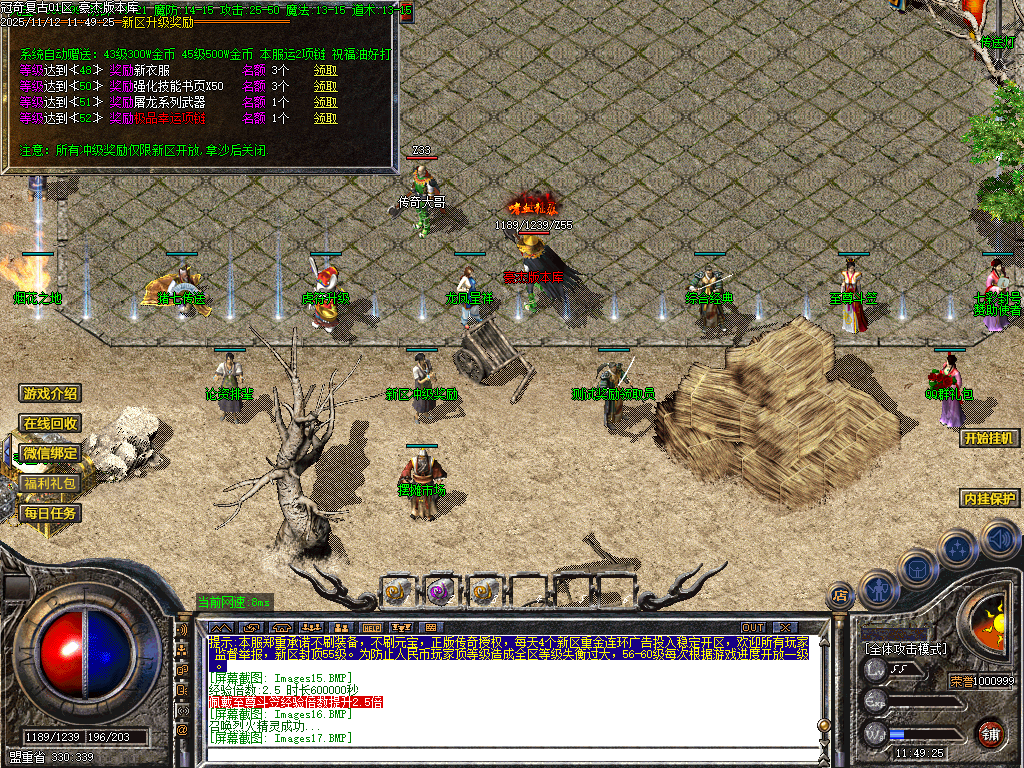This screenshot has width=1024, height=768.
Task: Start auto-combat with 开始挂机
Action: 989,438
